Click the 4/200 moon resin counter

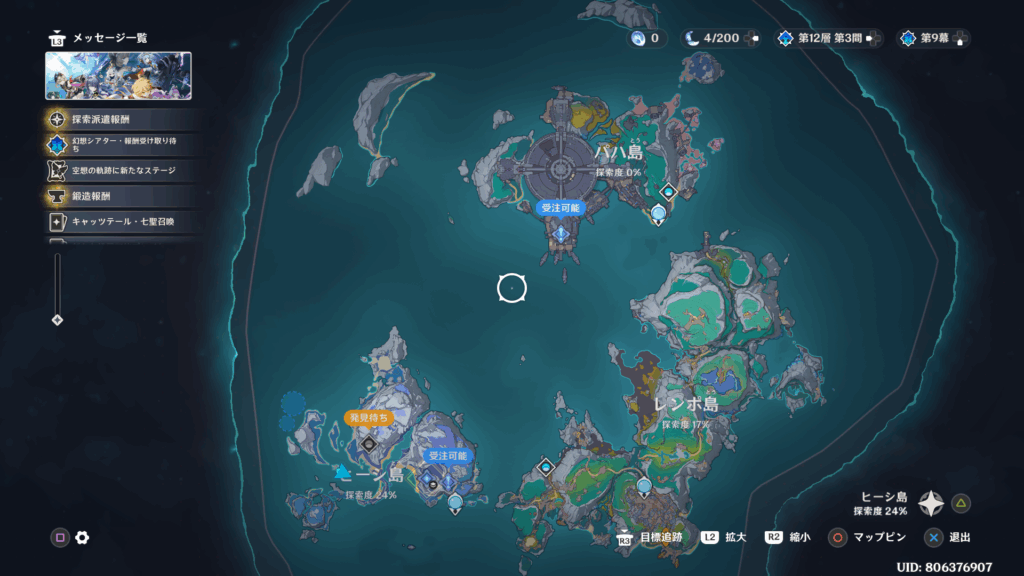[720, 38]
